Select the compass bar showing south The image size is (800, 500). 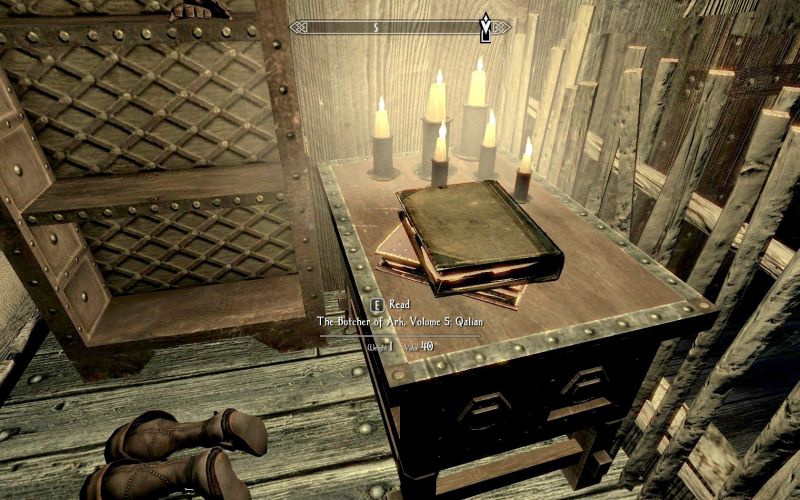pos(400,27)
